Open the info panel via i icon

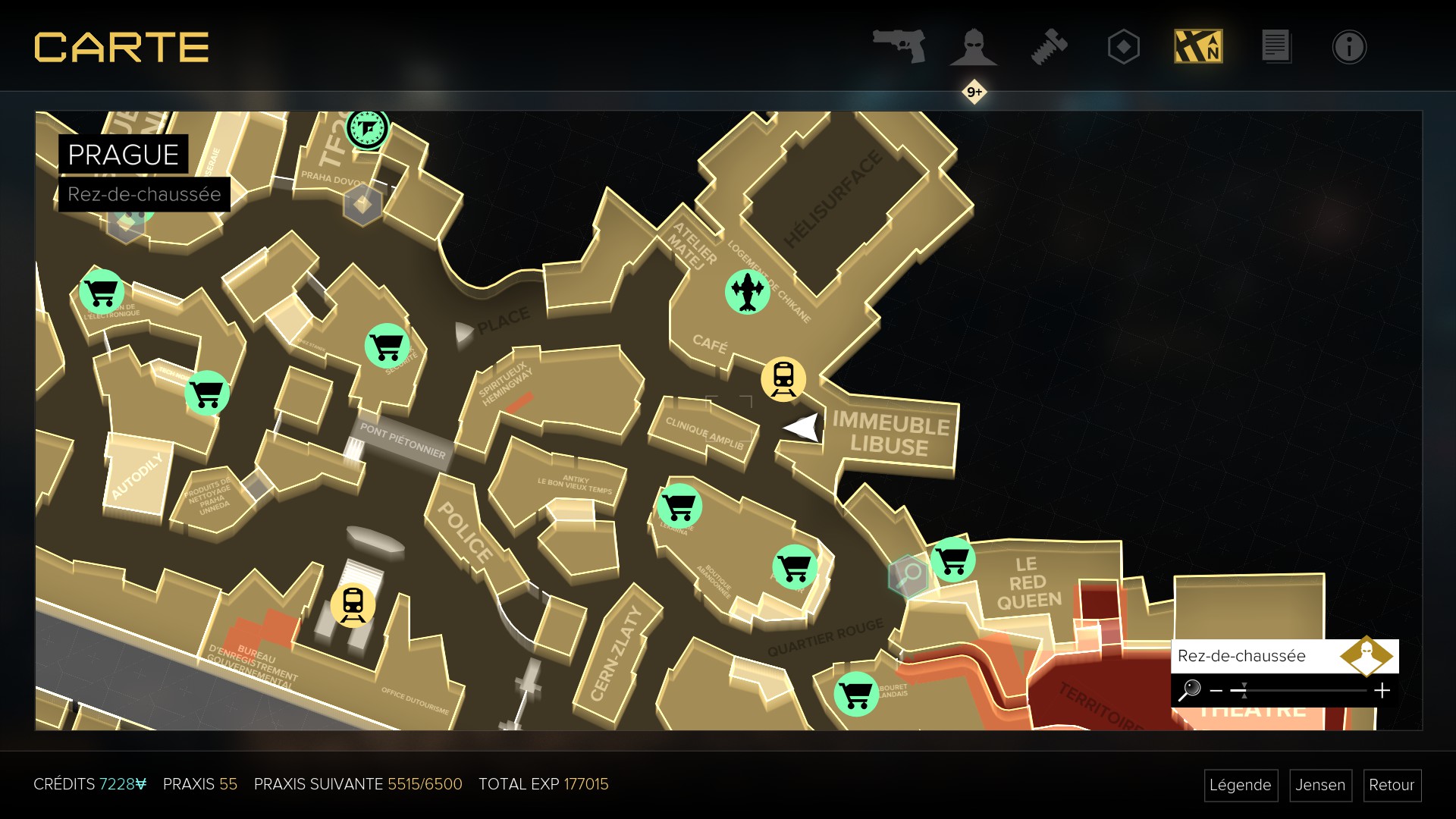click(1349, 46)
